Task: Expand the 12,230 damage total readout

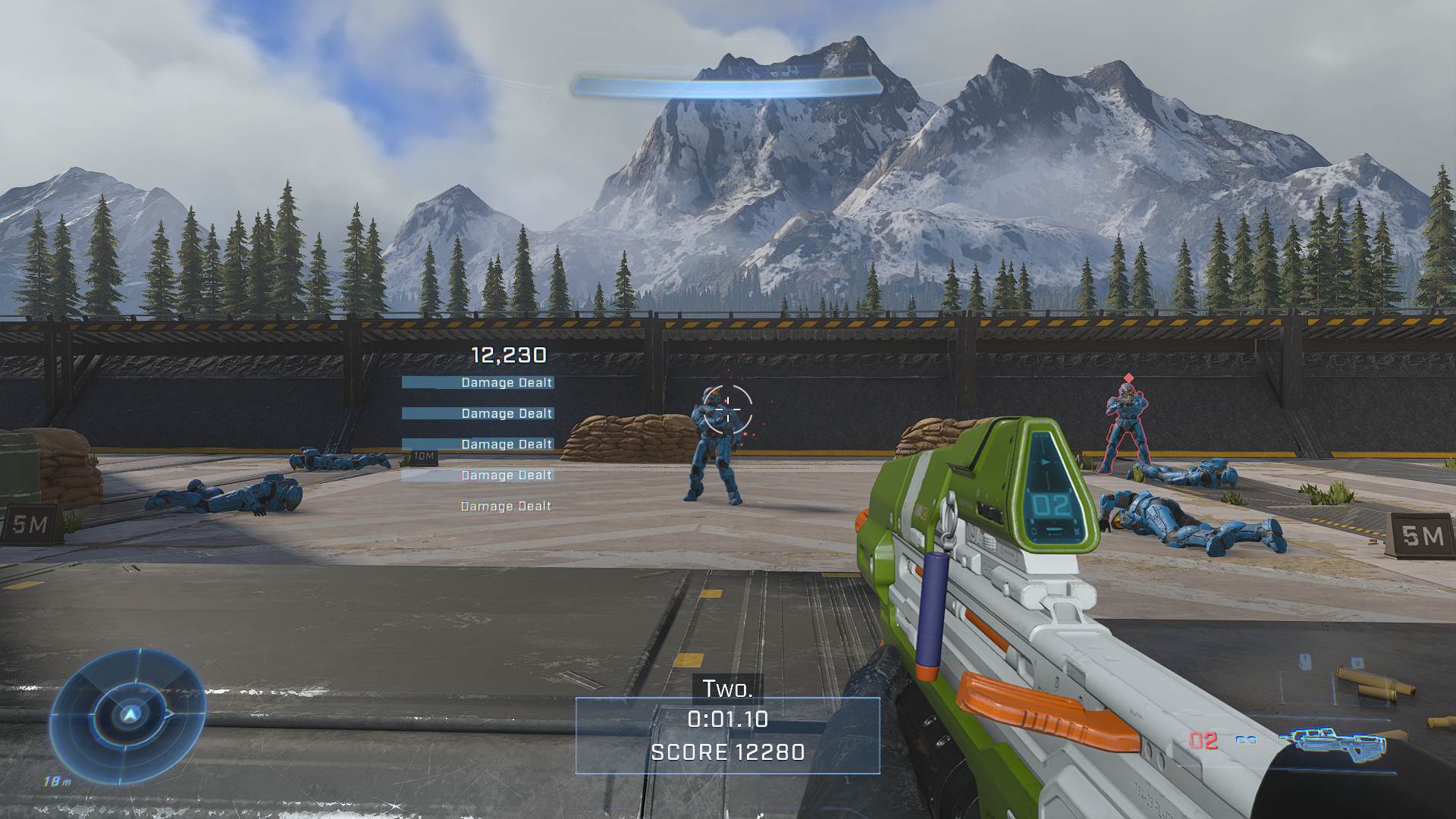Action: tap(507, 353)
